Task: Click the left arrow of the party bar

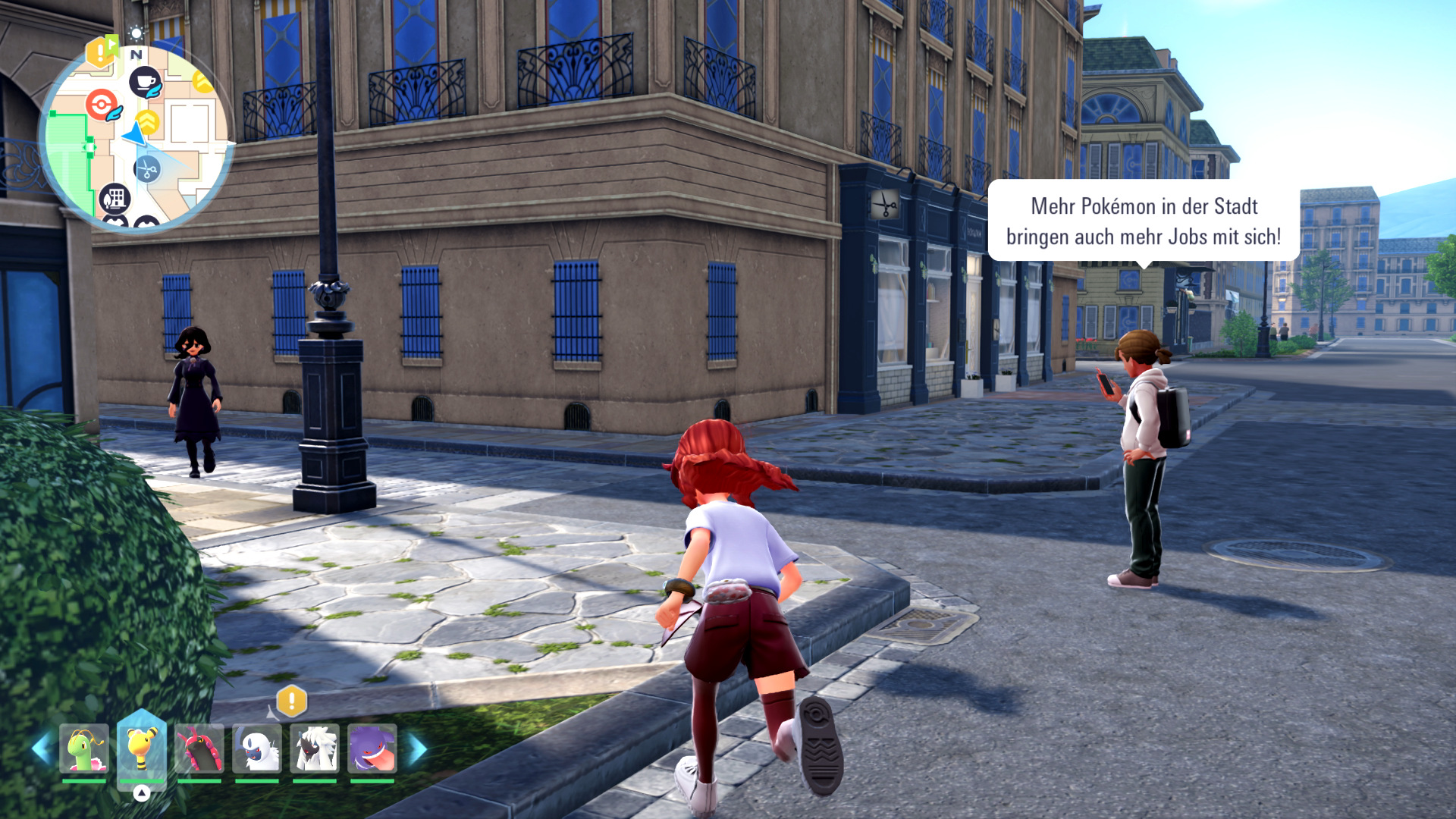Action: (41, 748)
